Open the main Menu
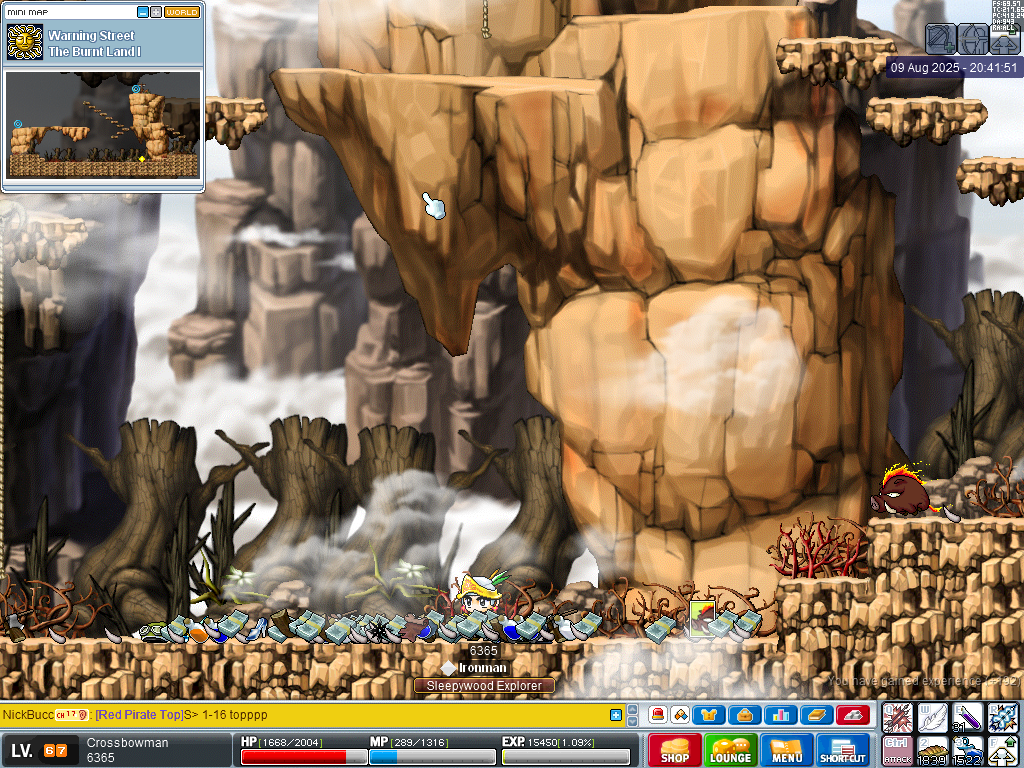The height and width of the screenshot is (768, 1024). click(787, 750)
